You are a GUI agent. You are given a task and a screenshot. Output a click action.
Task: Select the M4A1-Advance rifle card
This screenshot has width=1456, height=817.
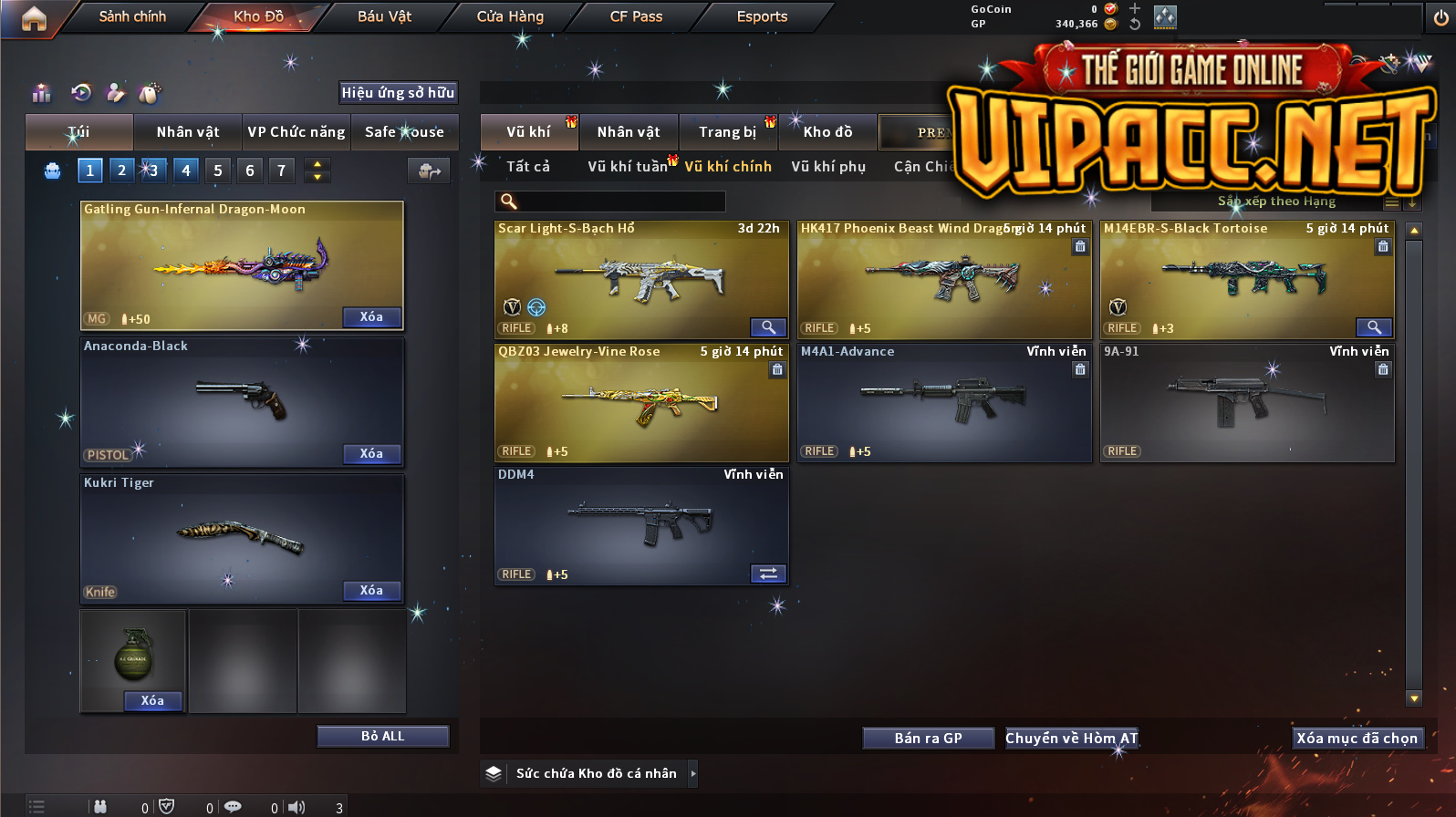coord(943,401)
